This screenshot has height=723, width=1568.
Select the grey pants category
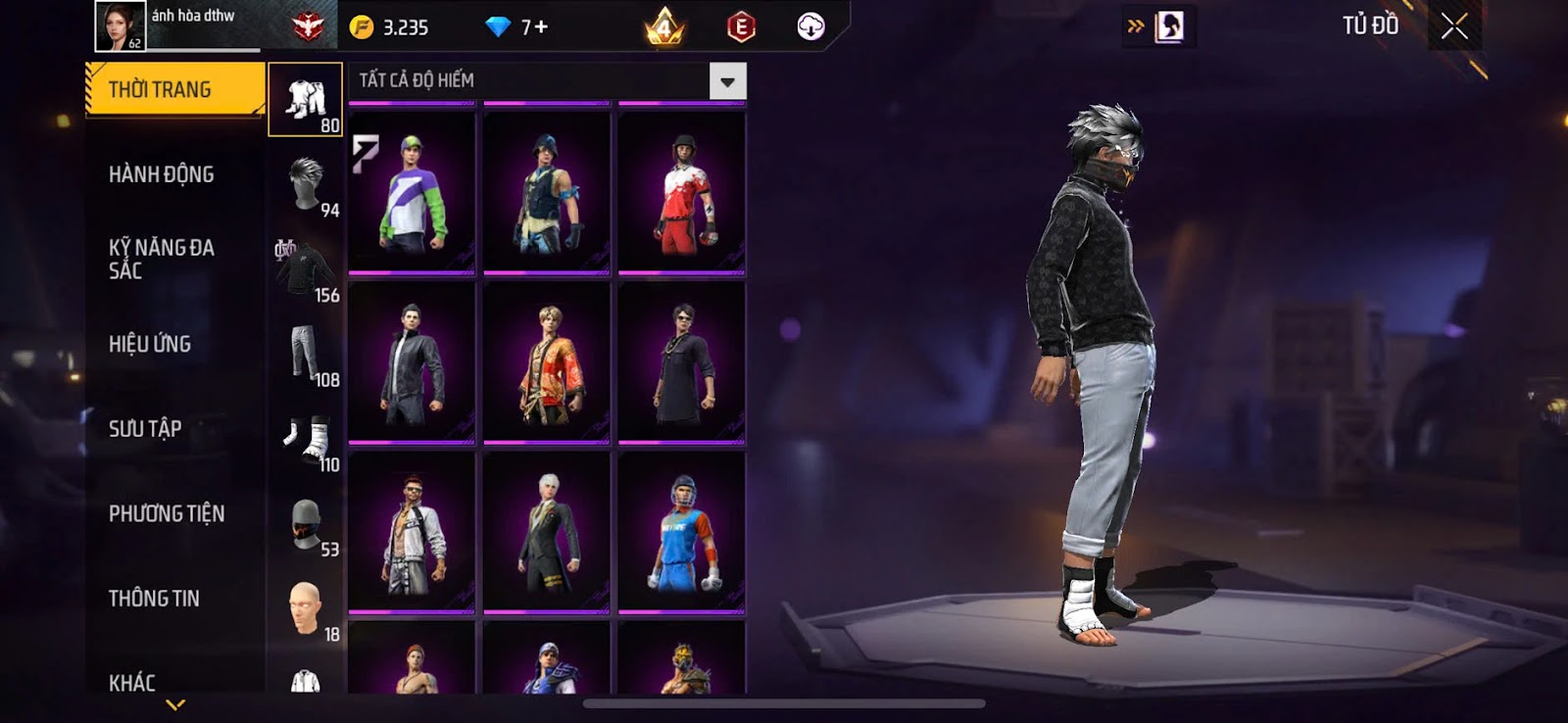pos(305,354)
